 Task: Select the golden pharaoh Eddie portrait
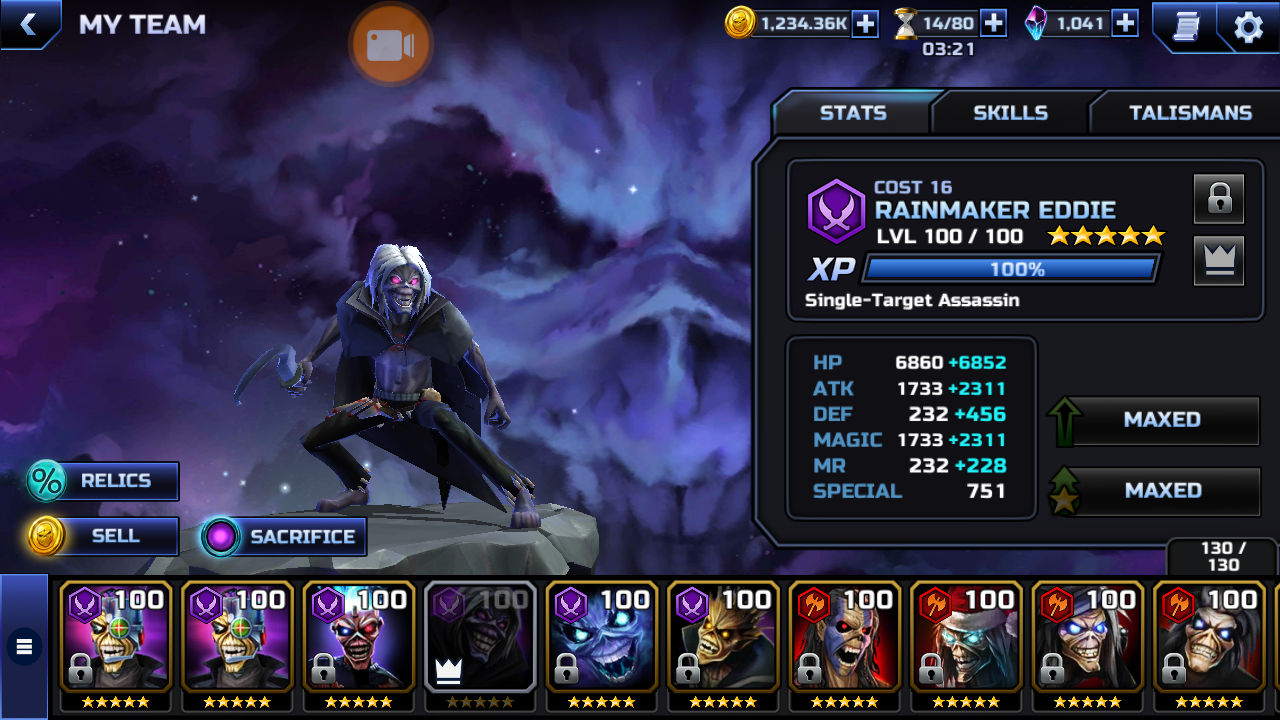click(x=723, y=637)
